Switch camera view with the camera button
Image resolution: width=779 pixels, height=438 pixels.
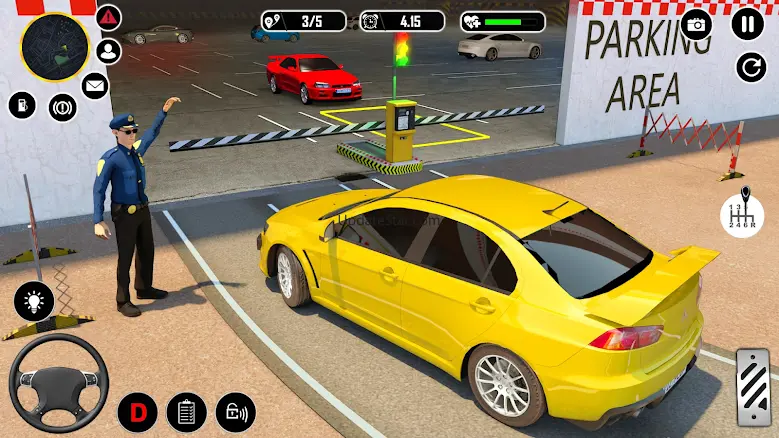[696, 24]
